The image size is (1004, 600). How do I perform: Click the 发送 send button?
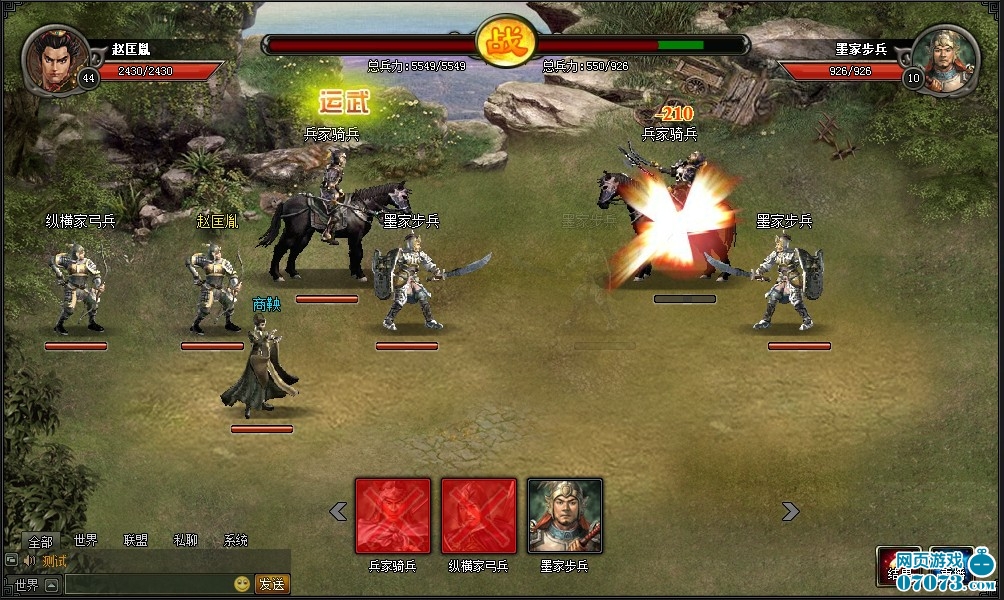pos(272,584)
